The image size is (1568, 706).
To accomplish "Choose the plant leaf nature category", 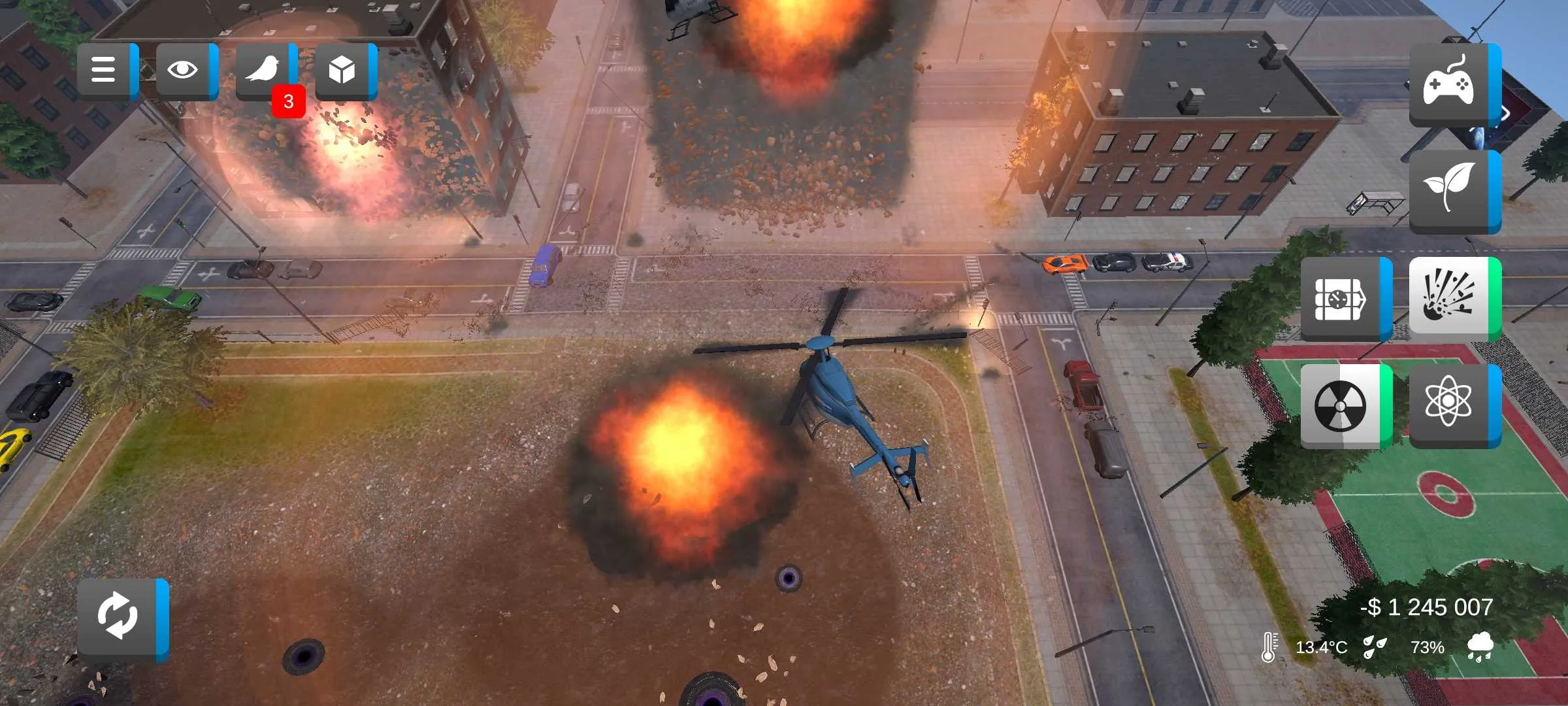I will pyautogui.click(x=1450, y=190).
